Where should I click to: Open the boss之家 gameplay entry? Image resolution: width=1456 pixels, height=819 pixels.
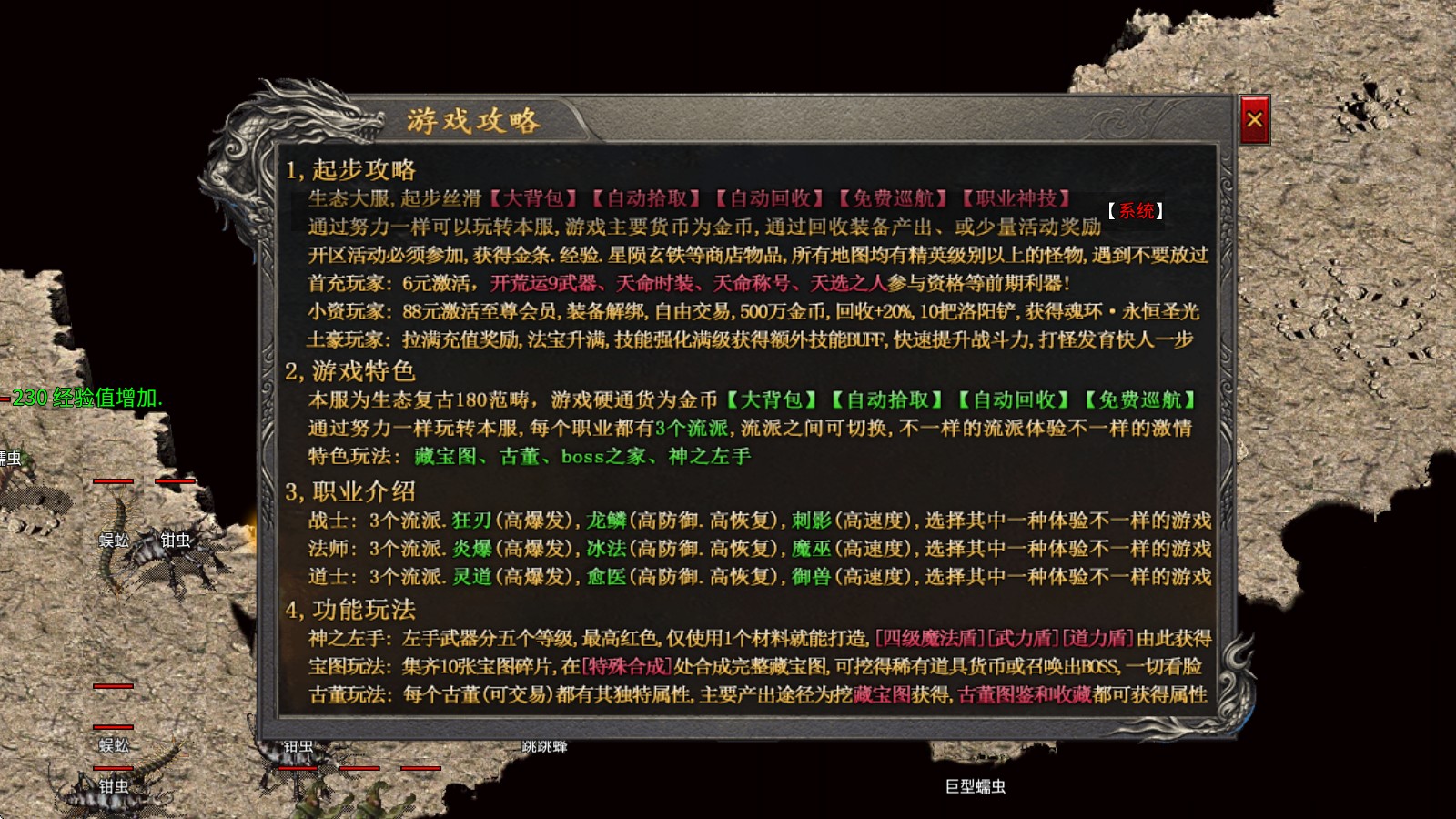click(x=603, y=458)
